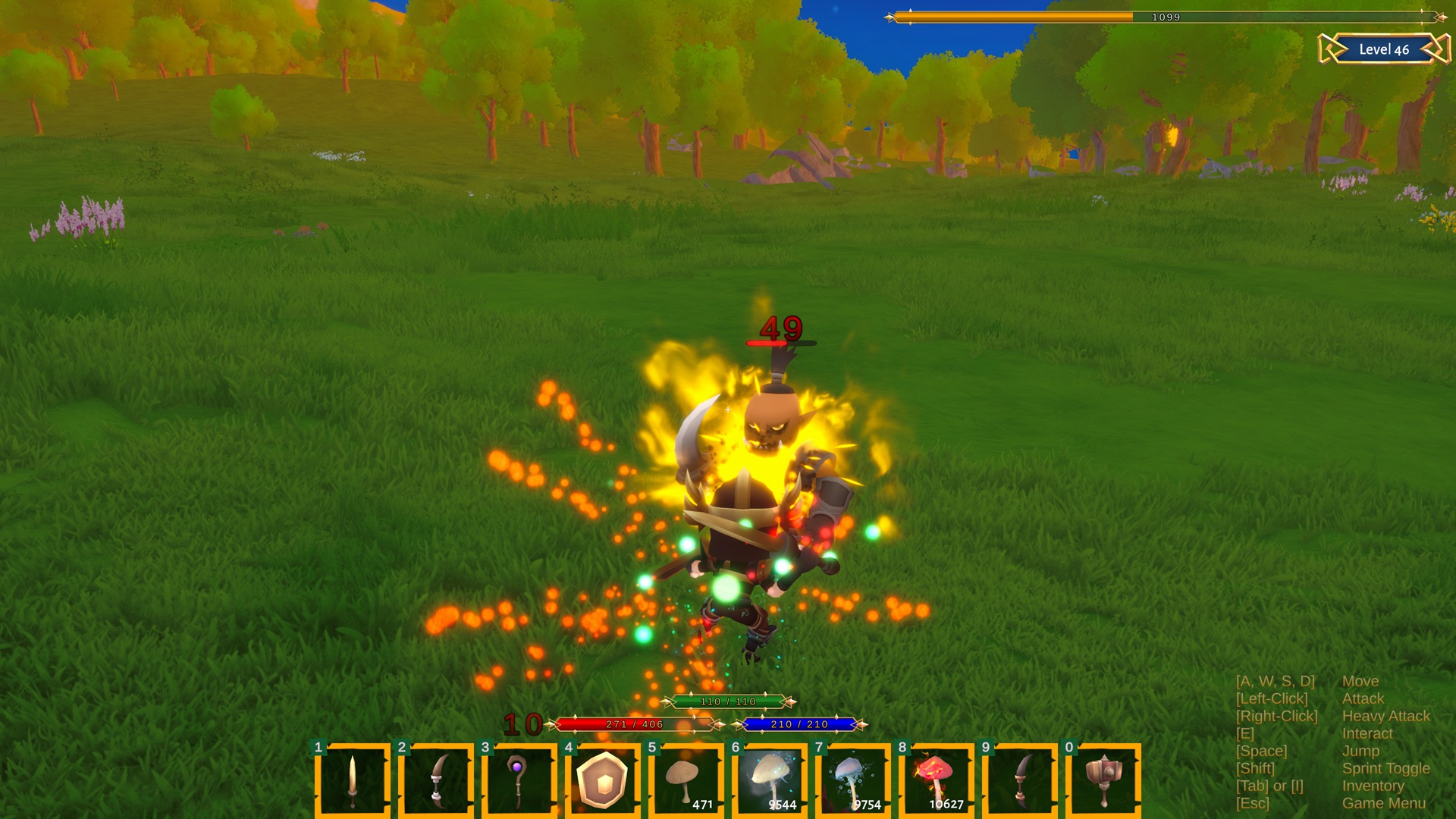Click the Level 46 badge
The width and height of the screenshot is (1456, 819).
[x=1382, y=50]
